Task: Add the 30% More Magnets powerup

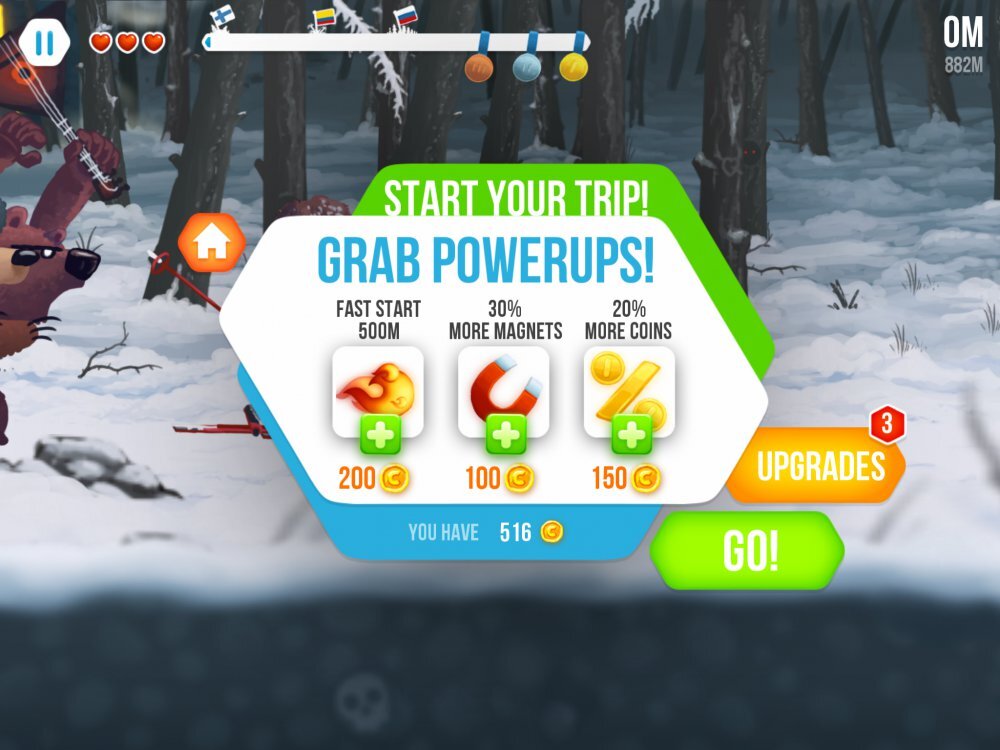Action: [505, 436]
